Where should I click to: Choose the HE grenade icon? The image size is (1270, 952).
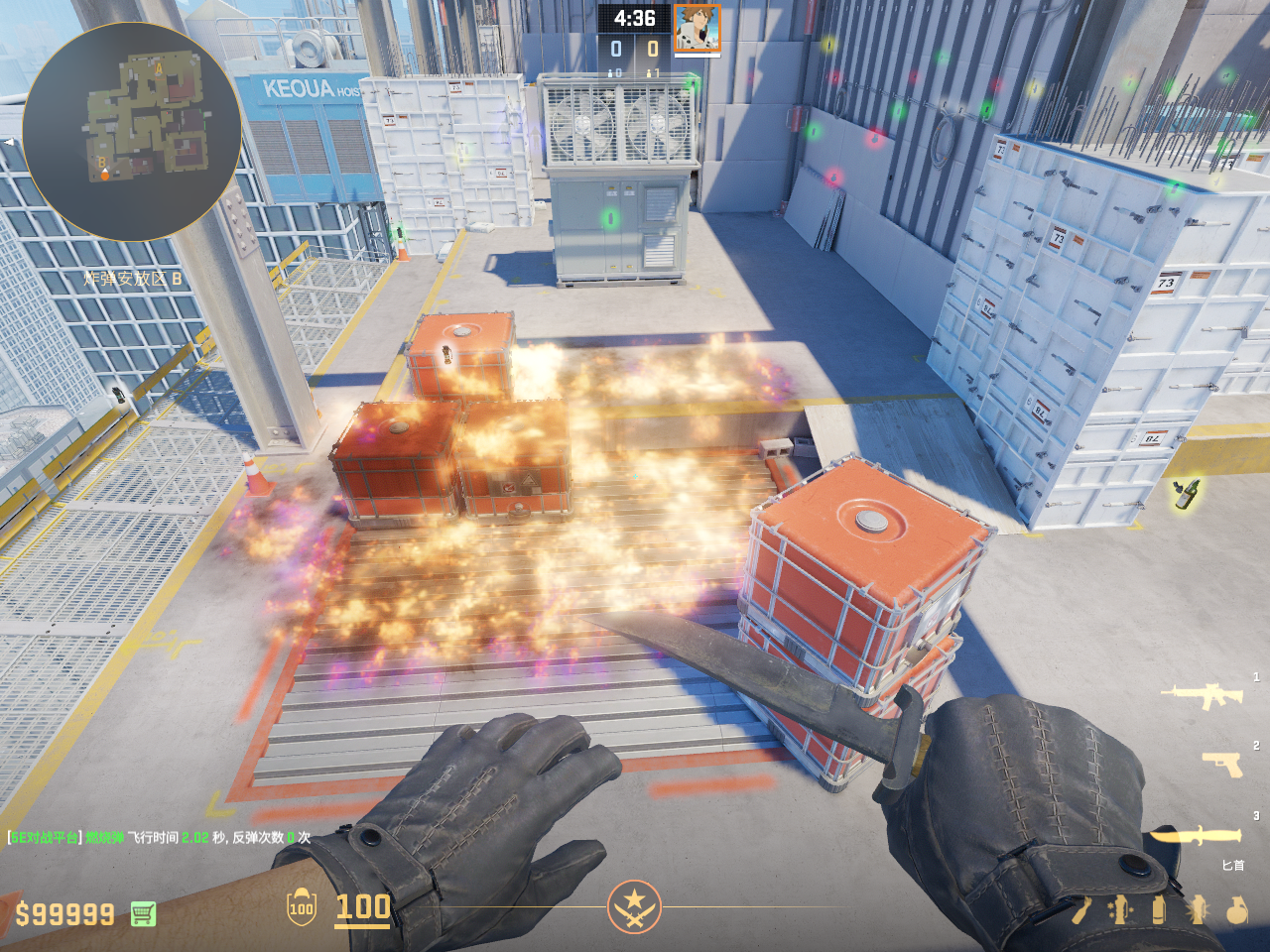[1236, 910]
